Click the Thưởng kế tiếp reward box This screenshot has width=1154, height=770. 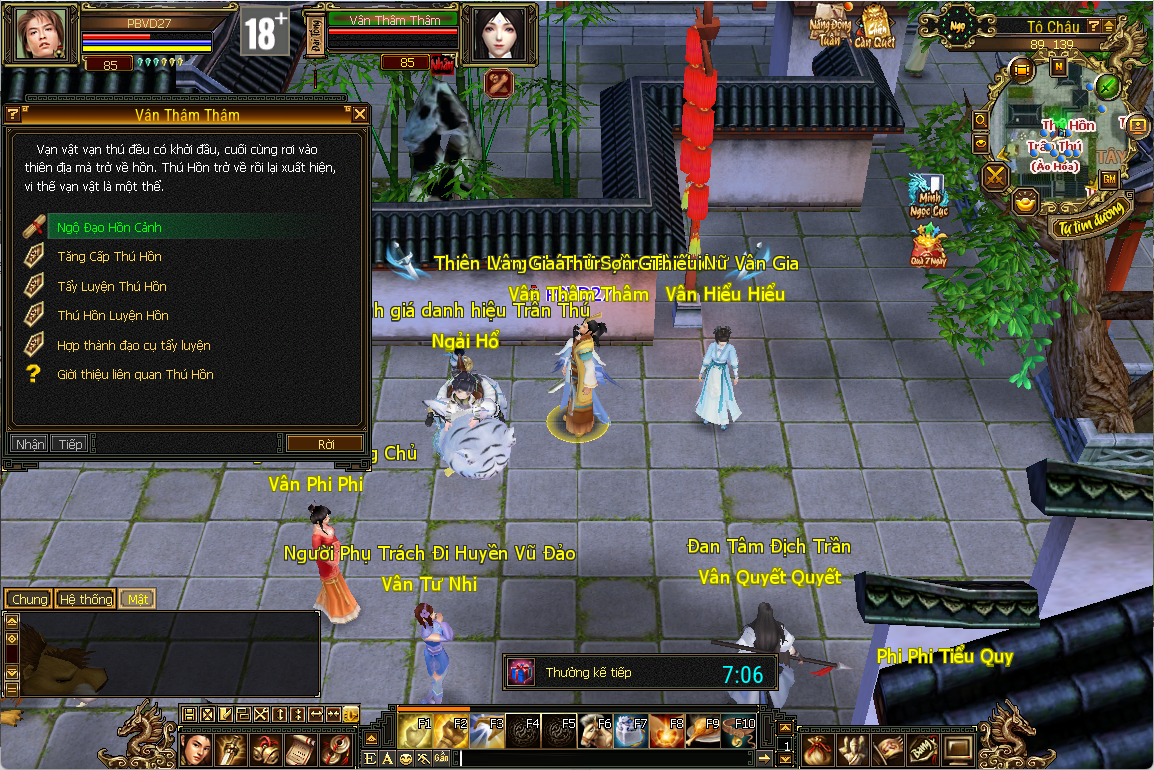point(521,672)
